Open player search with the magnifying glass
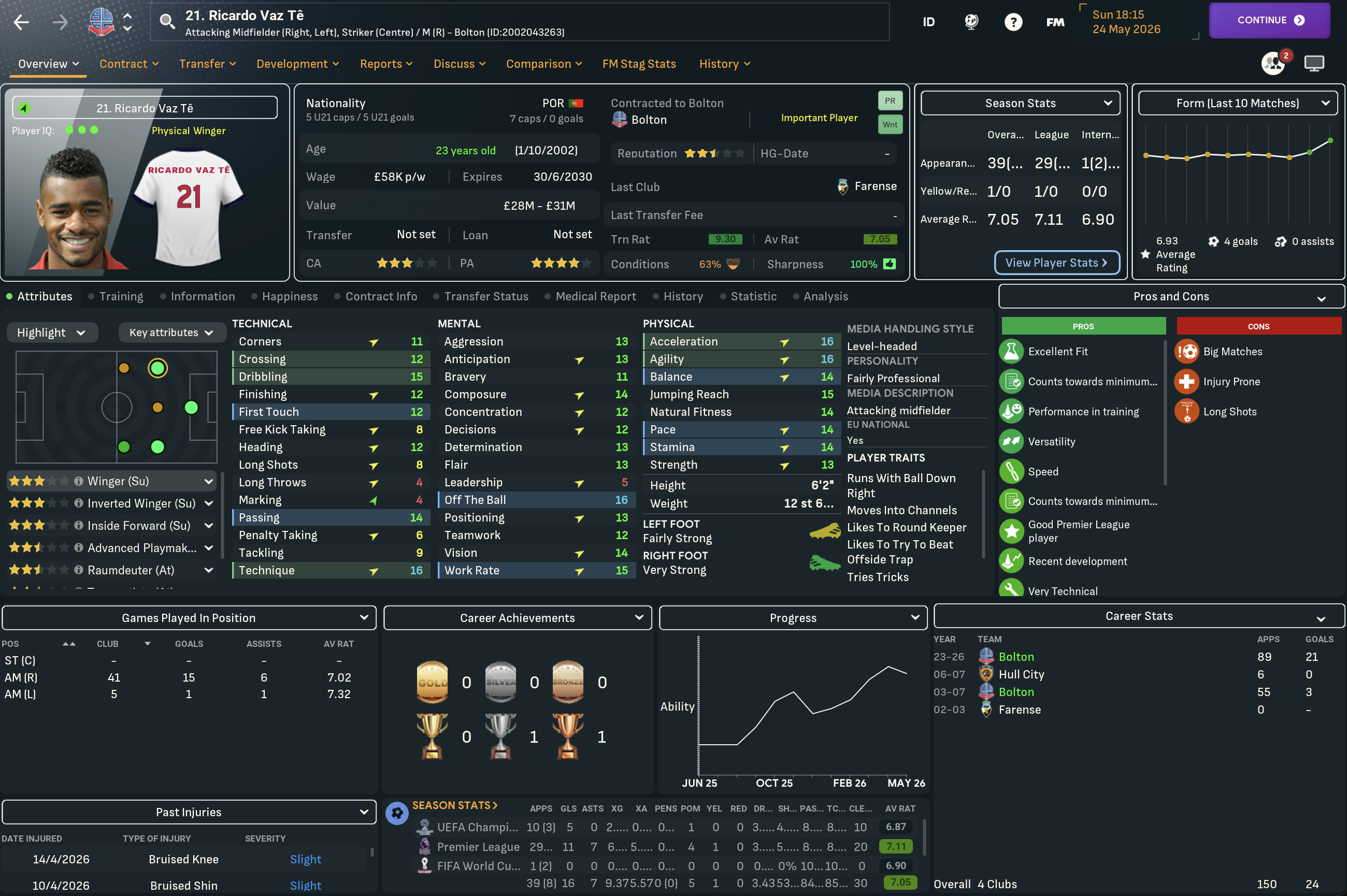The width and height of the screenshot is (1347, 896). click(x=166, y=21)
